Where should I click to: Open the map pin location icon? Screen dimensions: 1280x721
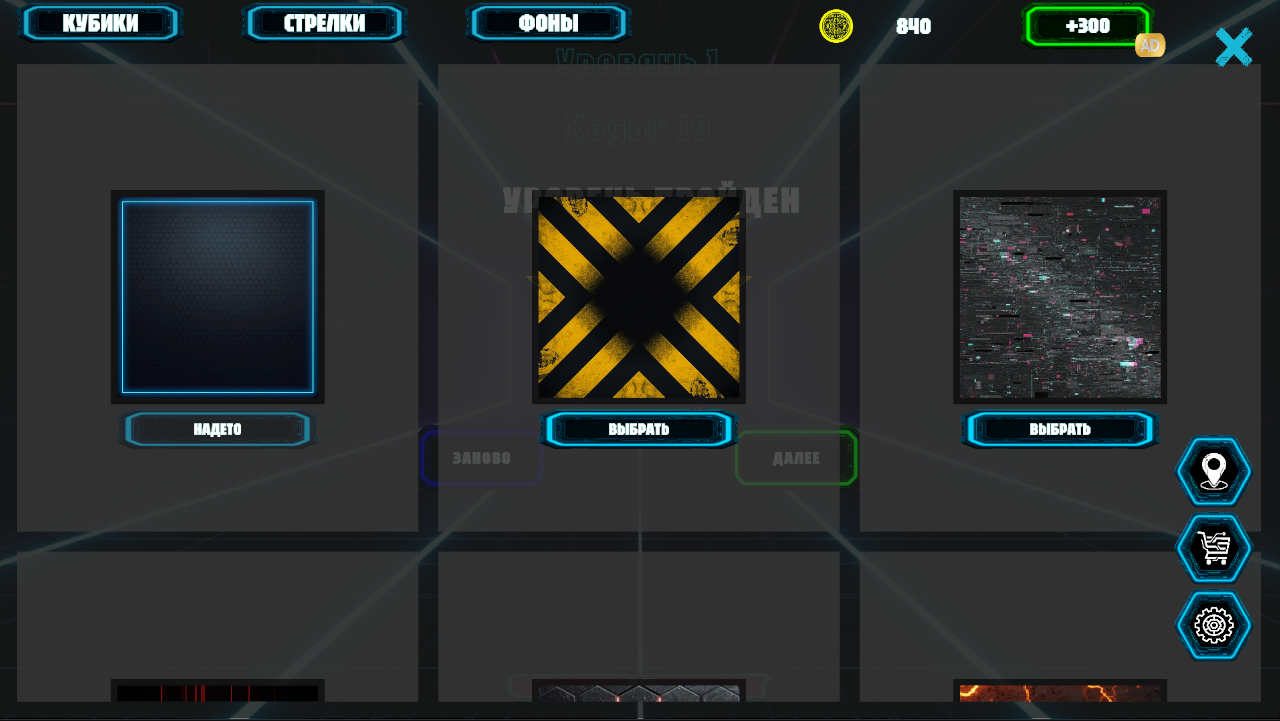1213,471
